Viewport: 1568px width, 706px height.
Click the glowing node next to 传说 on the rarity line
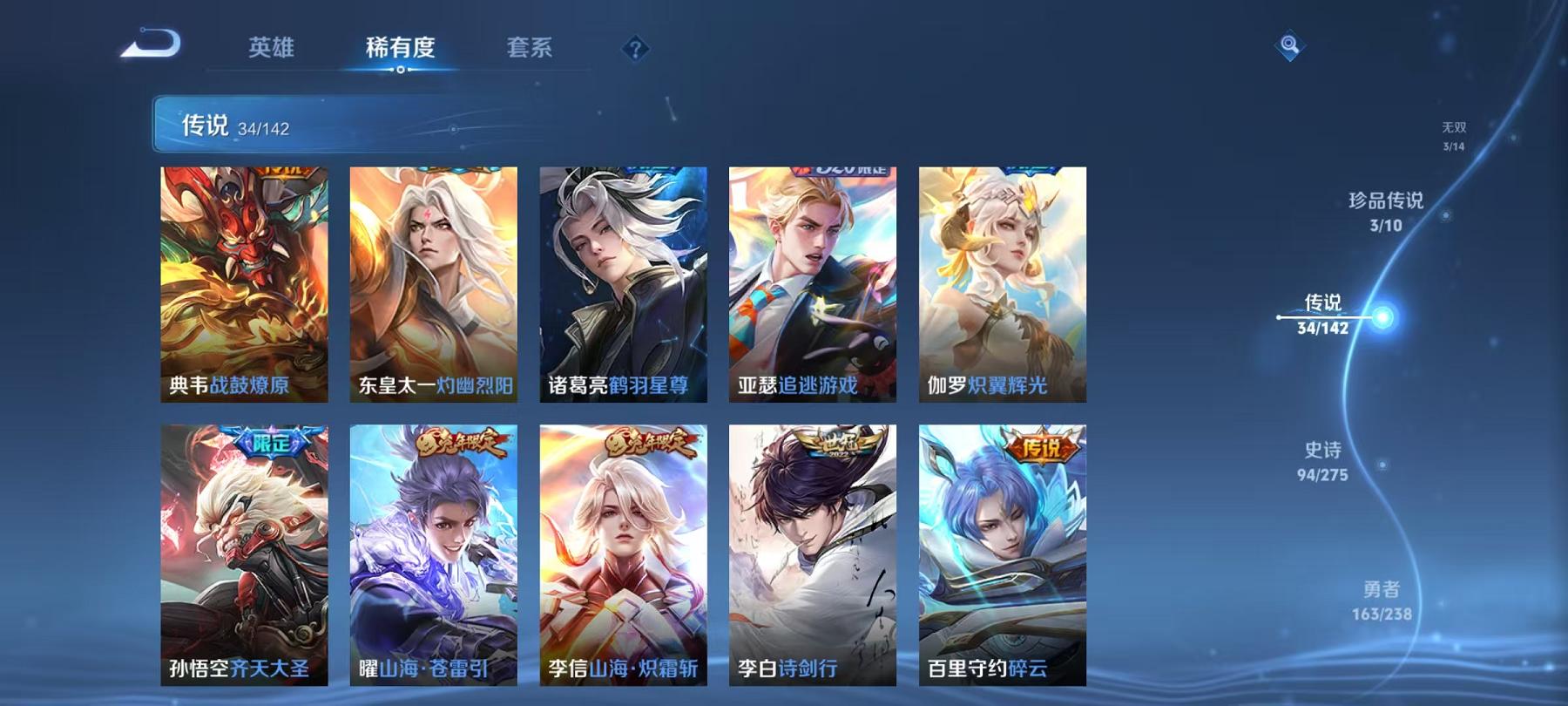(1382, 316)
